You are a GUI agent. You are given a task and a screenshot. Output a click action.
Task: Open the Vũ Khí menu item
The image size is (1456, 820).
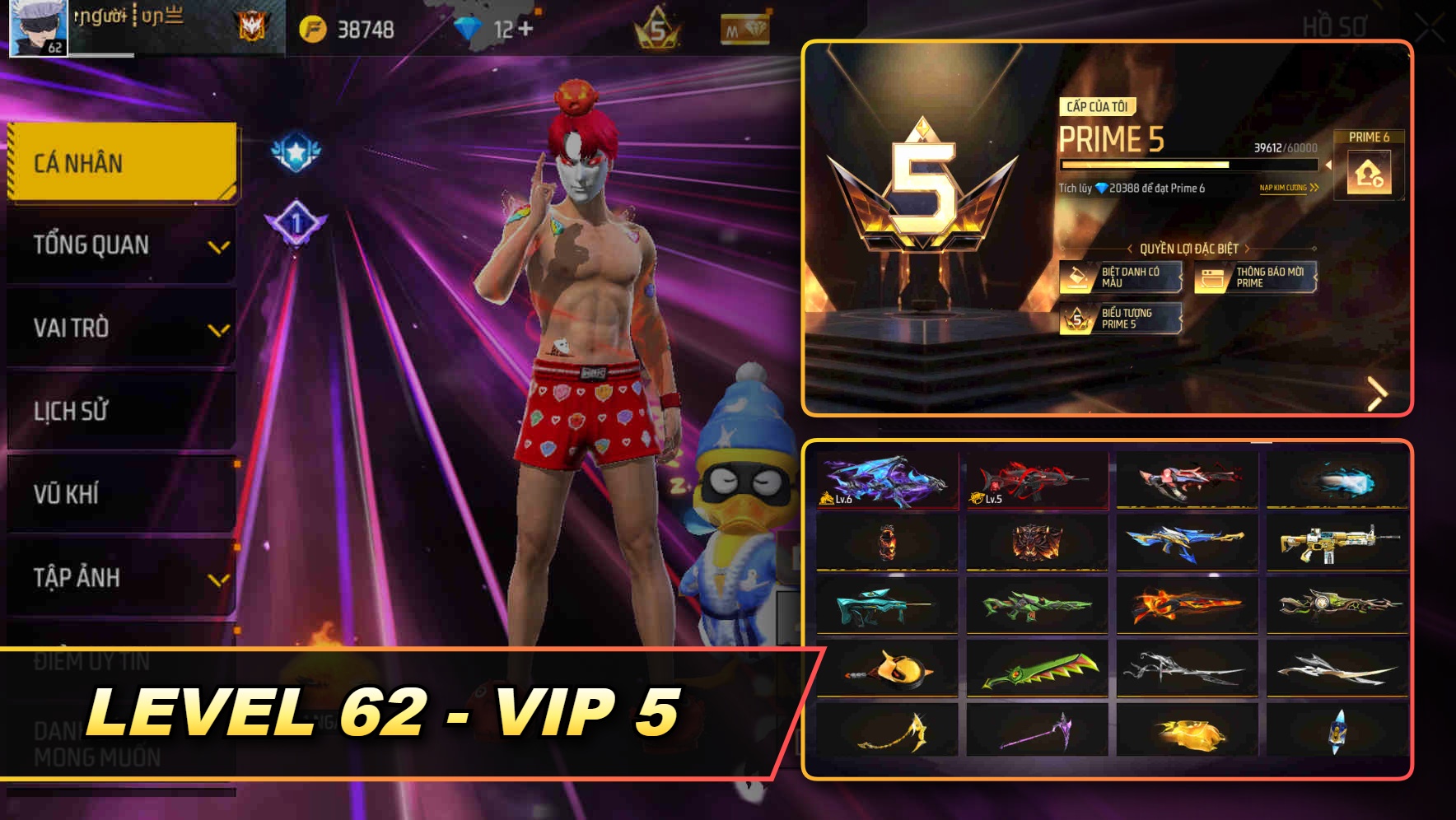[x=119, y=494]
